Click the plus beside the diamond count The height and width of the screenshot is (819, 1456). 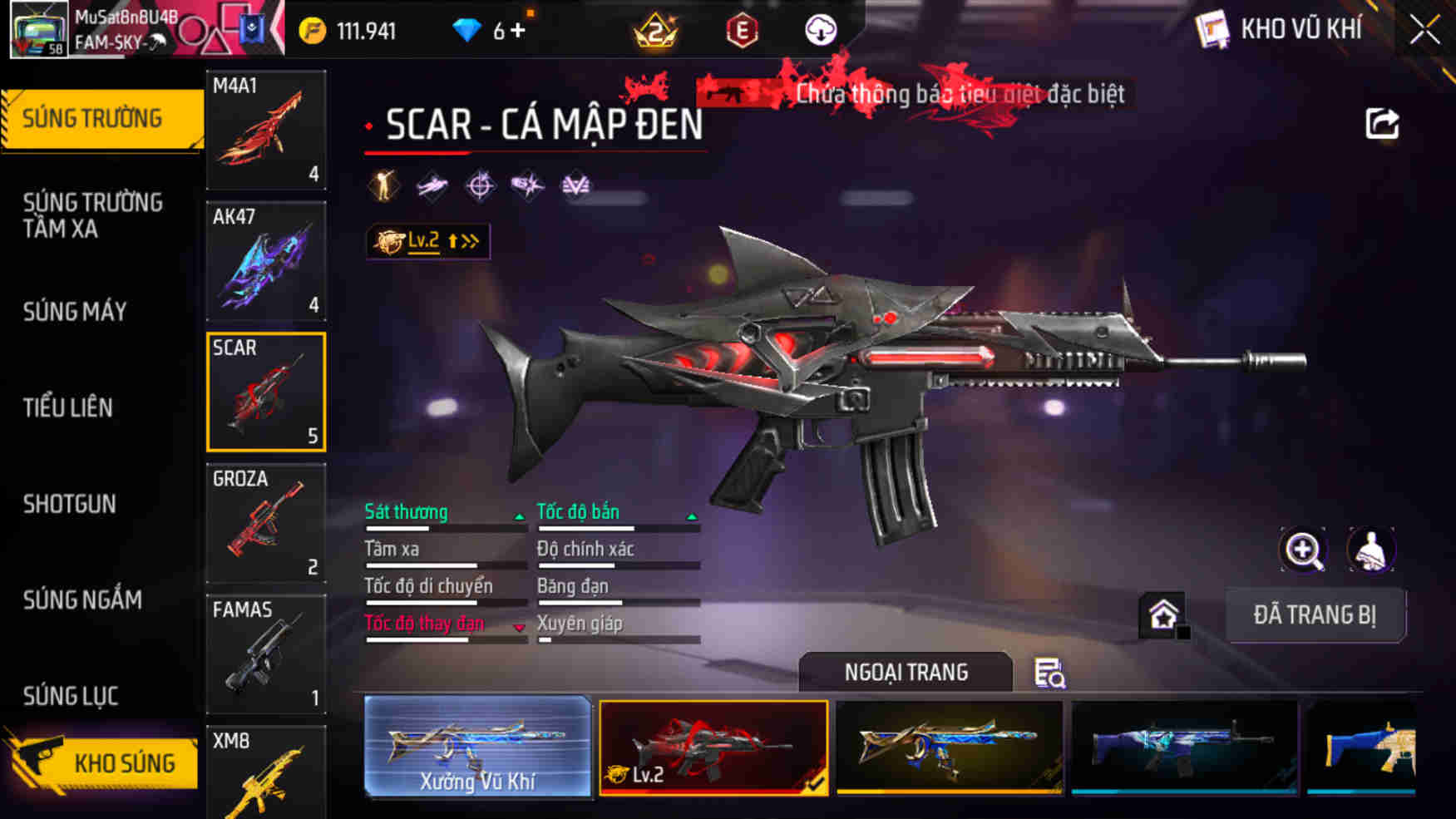tap(520, 27)
